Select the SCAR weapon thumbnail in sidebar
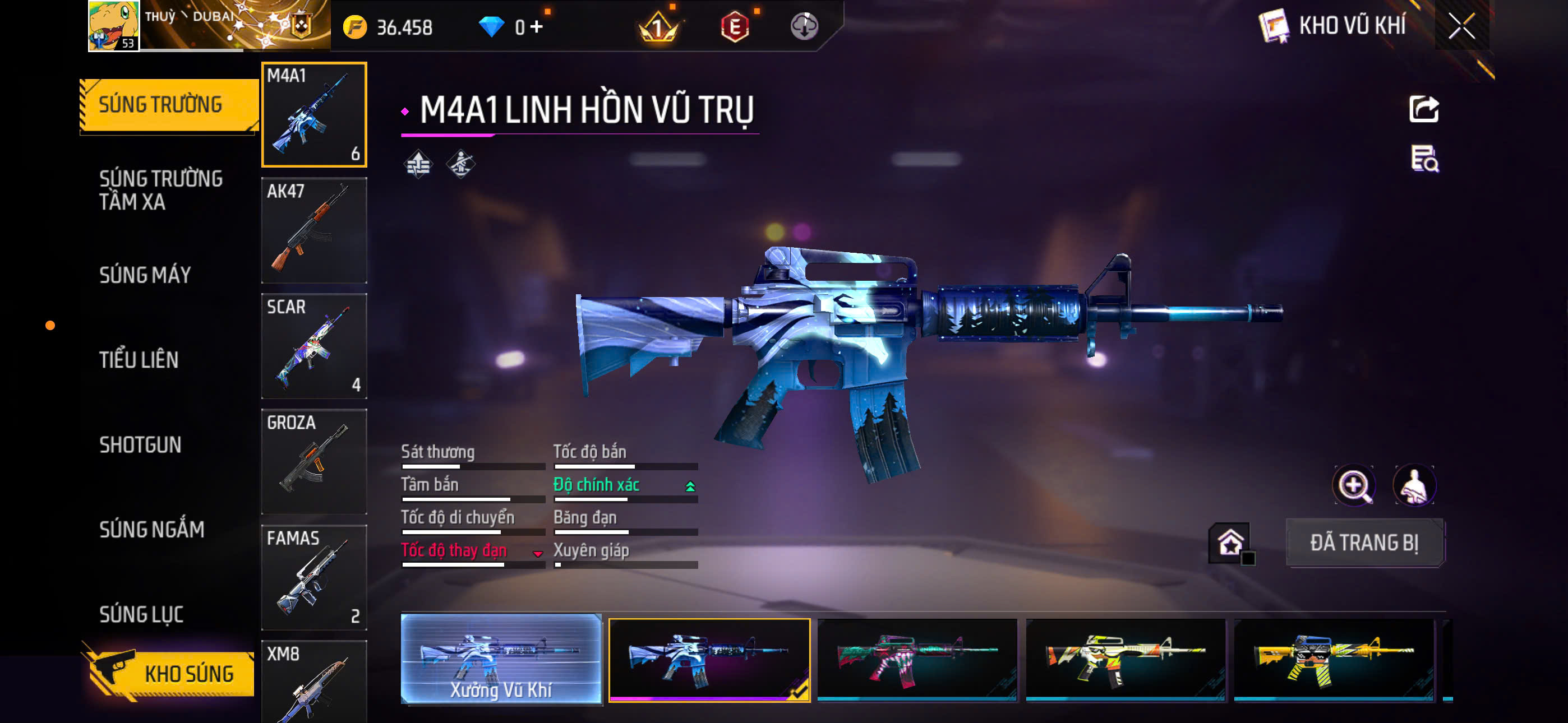Image resolution: width=1568 pixels, height=723 pixels. pyautogui.click(x=314, y=347)
